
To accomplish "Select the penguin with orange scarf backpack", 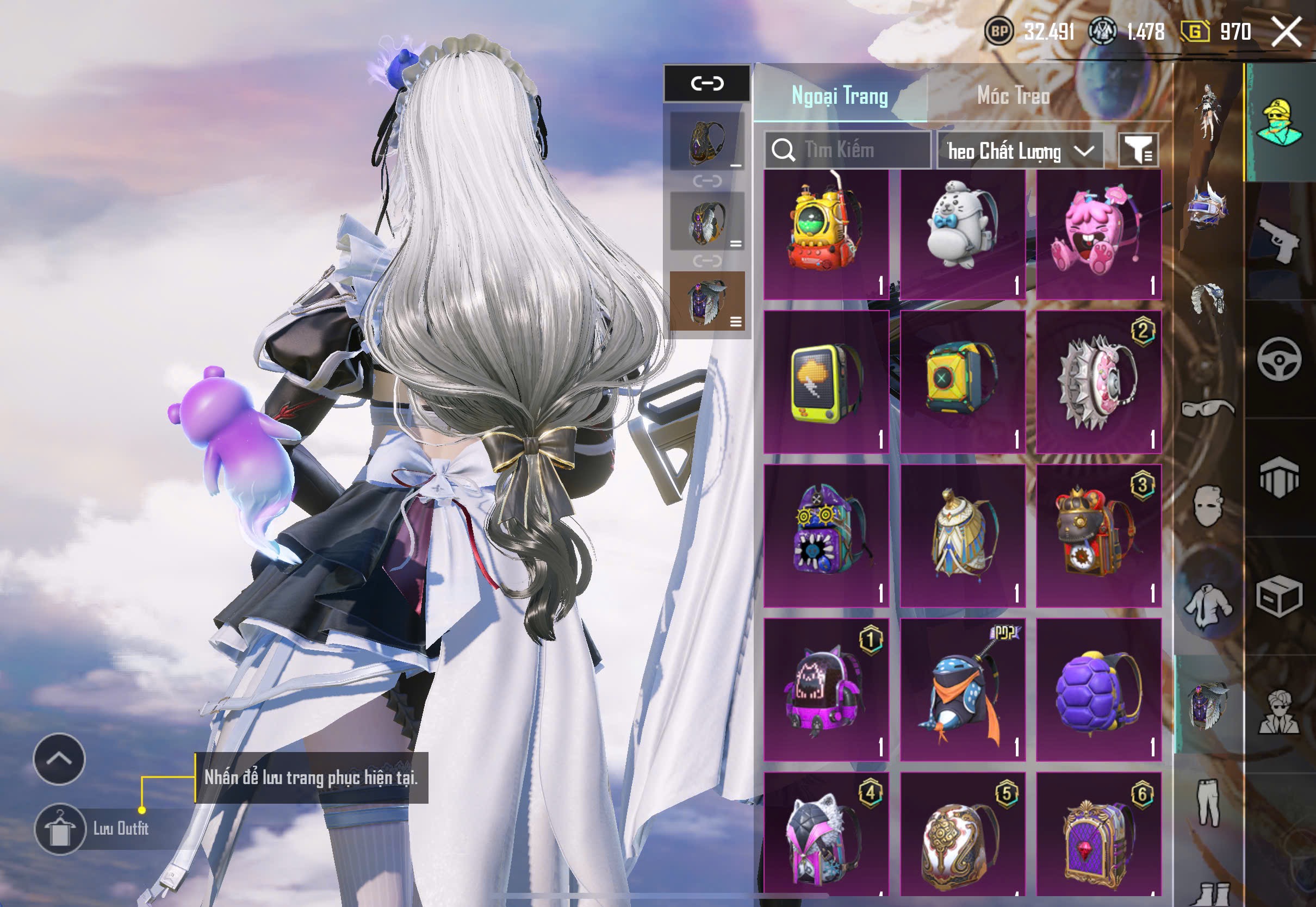I will point(962,689).
